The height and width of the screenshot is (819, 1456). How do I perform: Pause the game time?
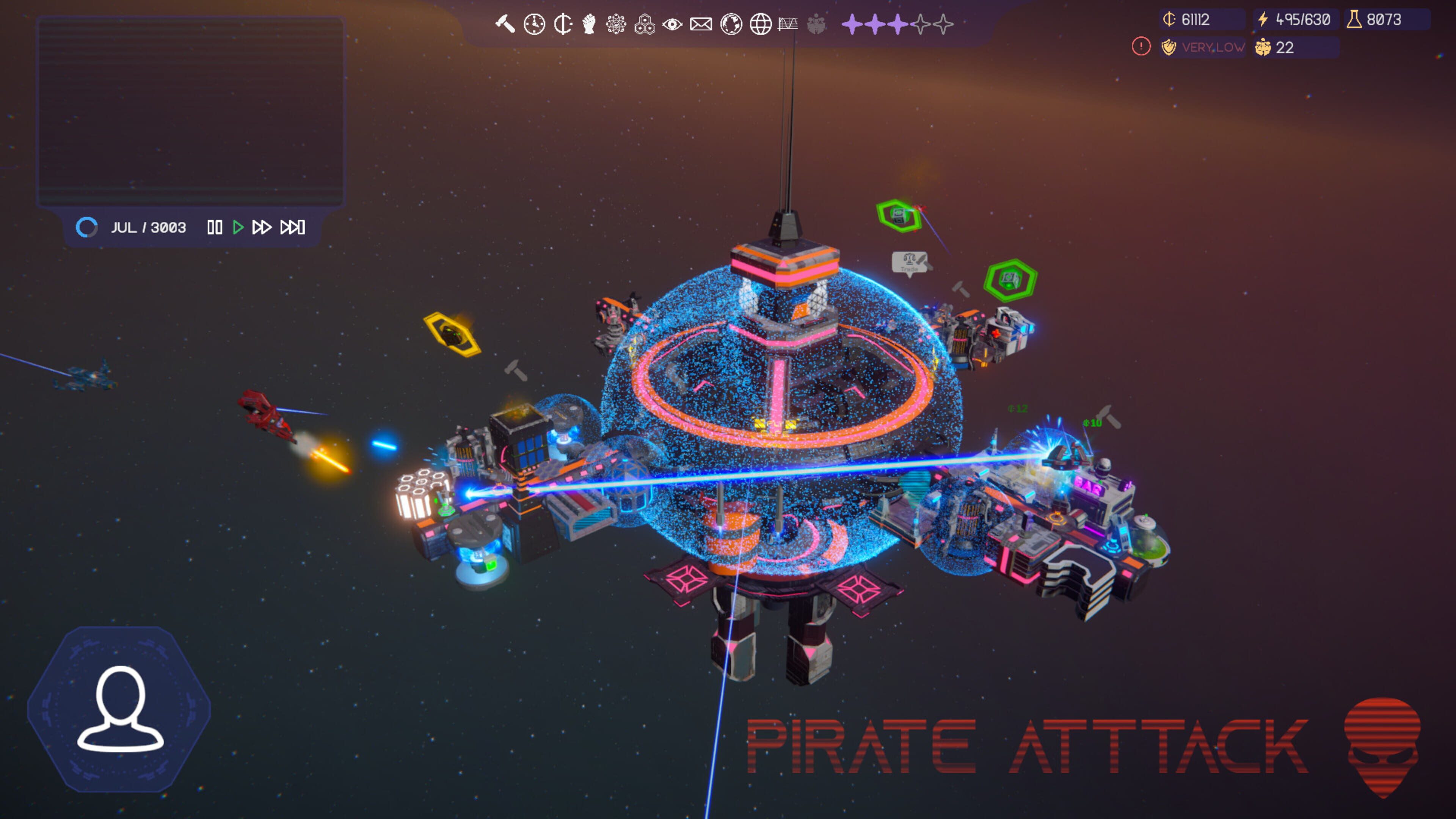click(215, 227)
